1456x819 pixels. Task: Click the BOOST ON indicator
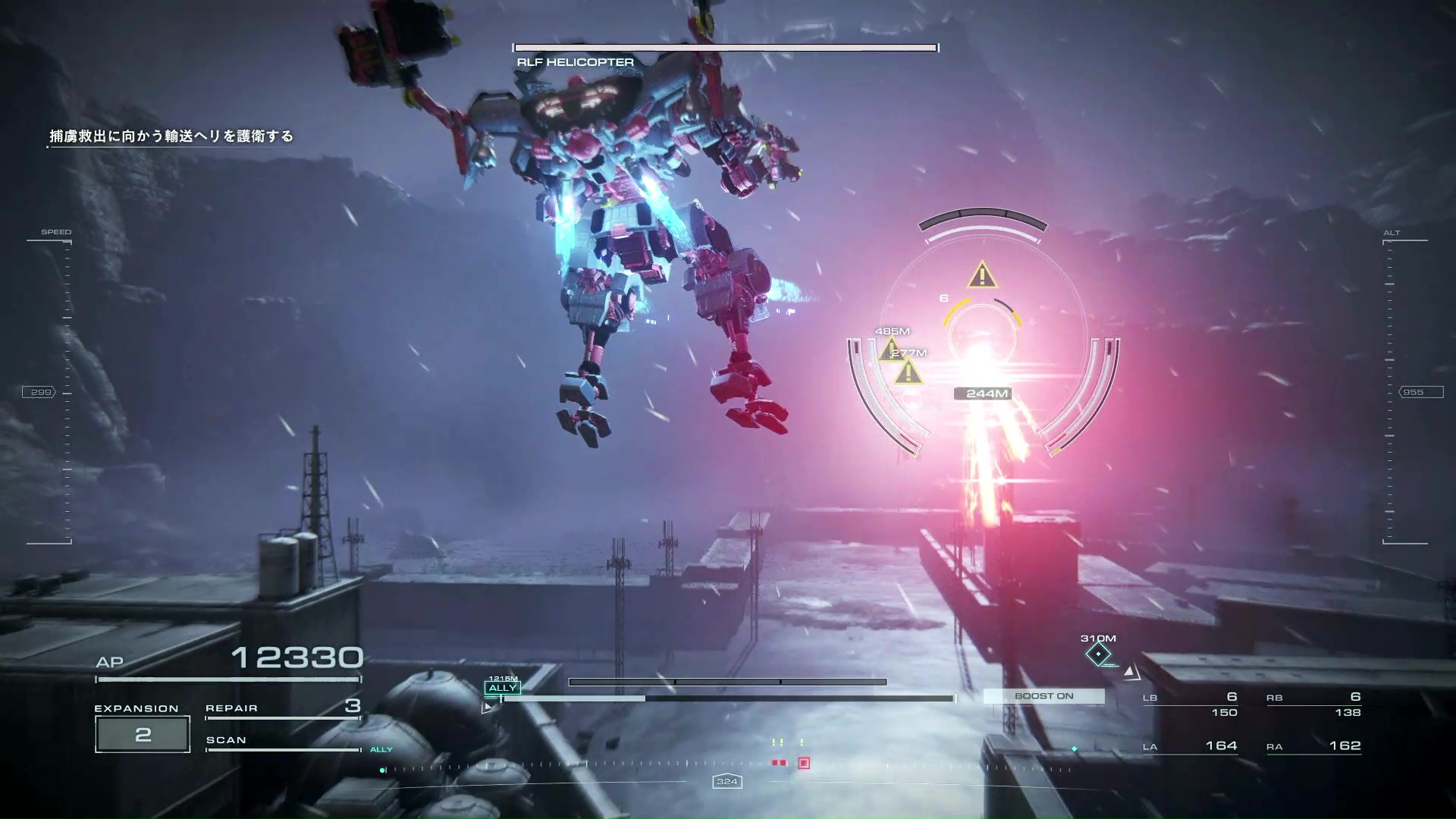pyautogui.click(x=1043, y=696)
